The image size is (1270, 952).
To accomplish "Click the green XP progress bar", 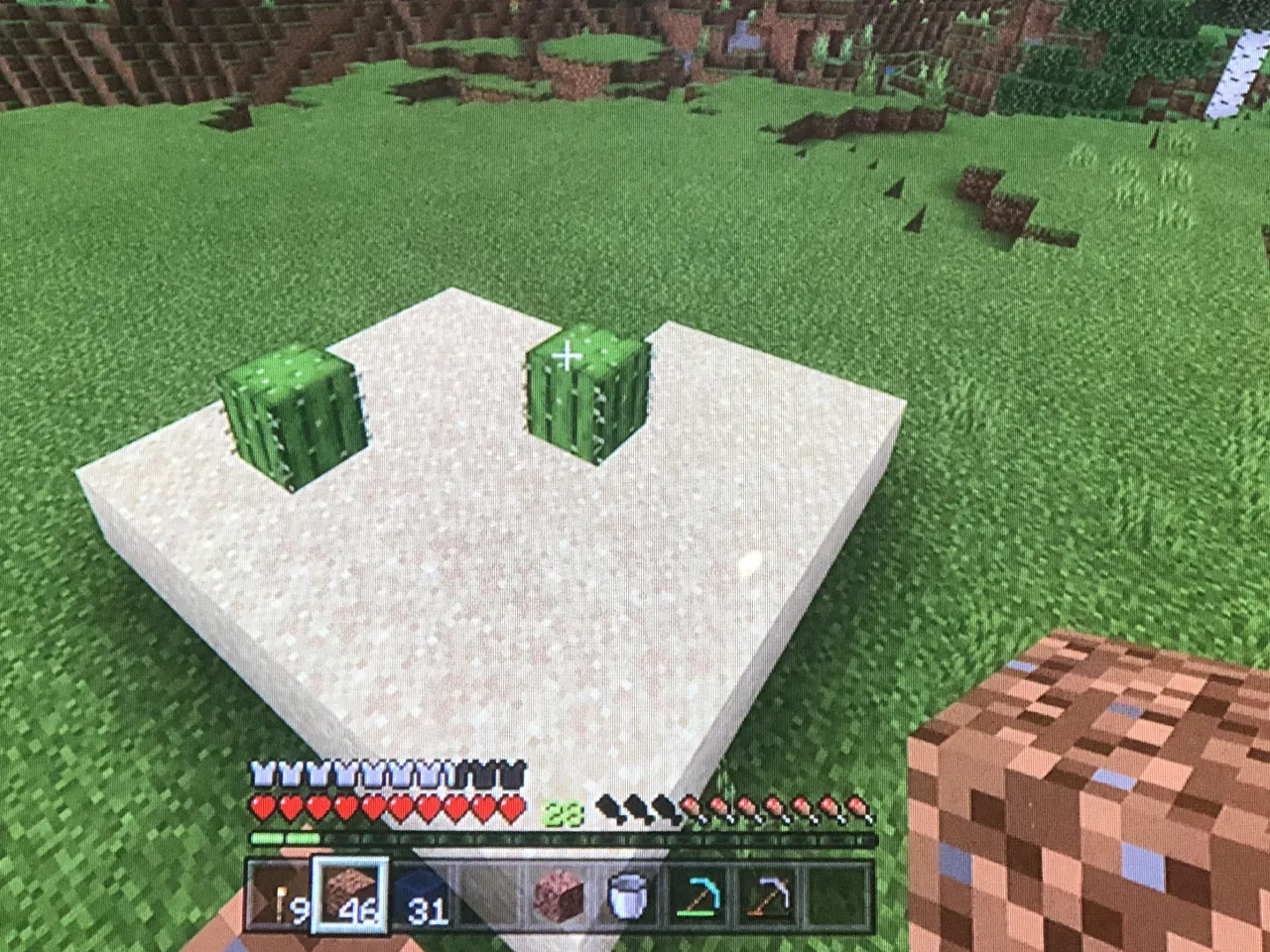I will tap(288, 836).
